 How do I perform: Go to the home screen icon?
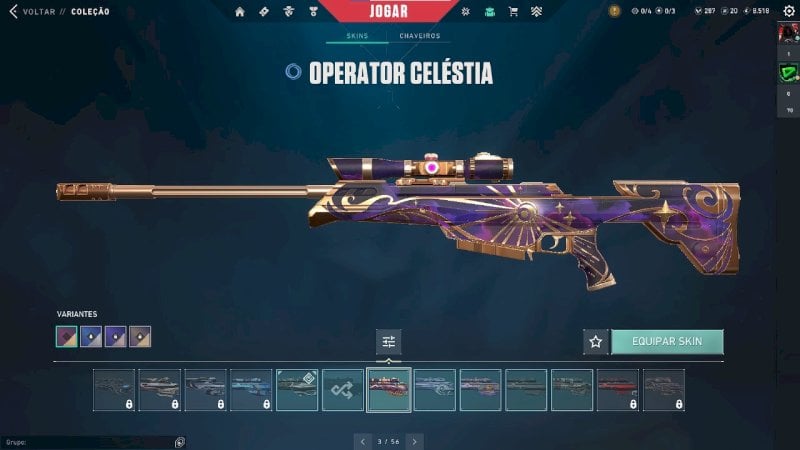point(240,12)
